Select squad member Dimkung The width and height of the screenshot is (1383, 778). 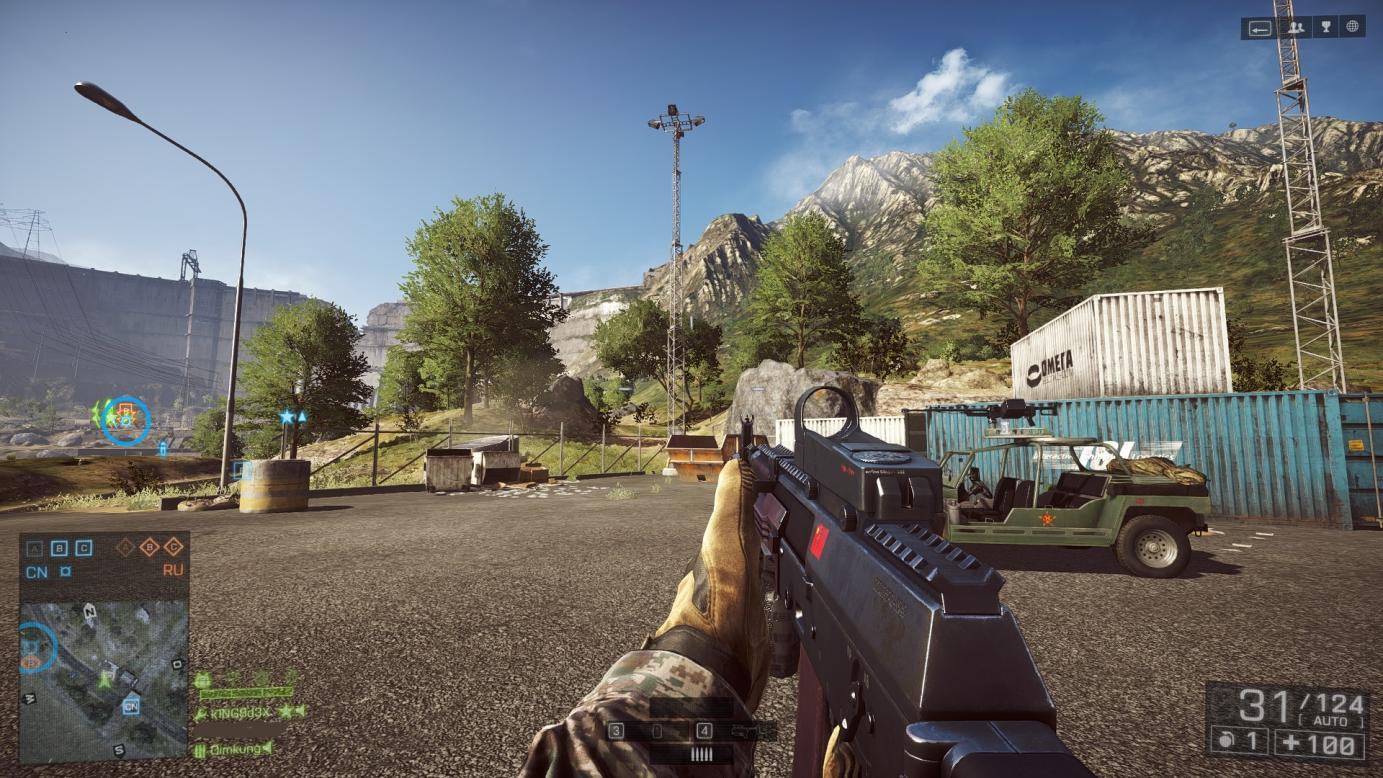pyautogui.click(x=233, y=748)
